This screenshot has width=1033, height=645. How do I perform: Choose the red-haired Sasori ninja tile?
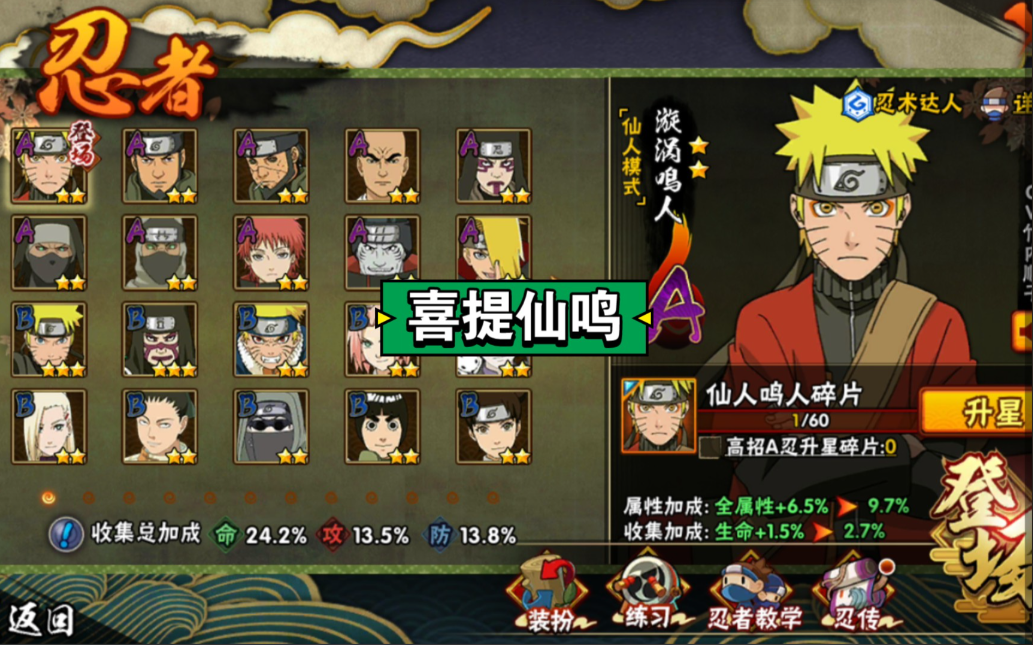pyautogui.click(x=271, y=253)
